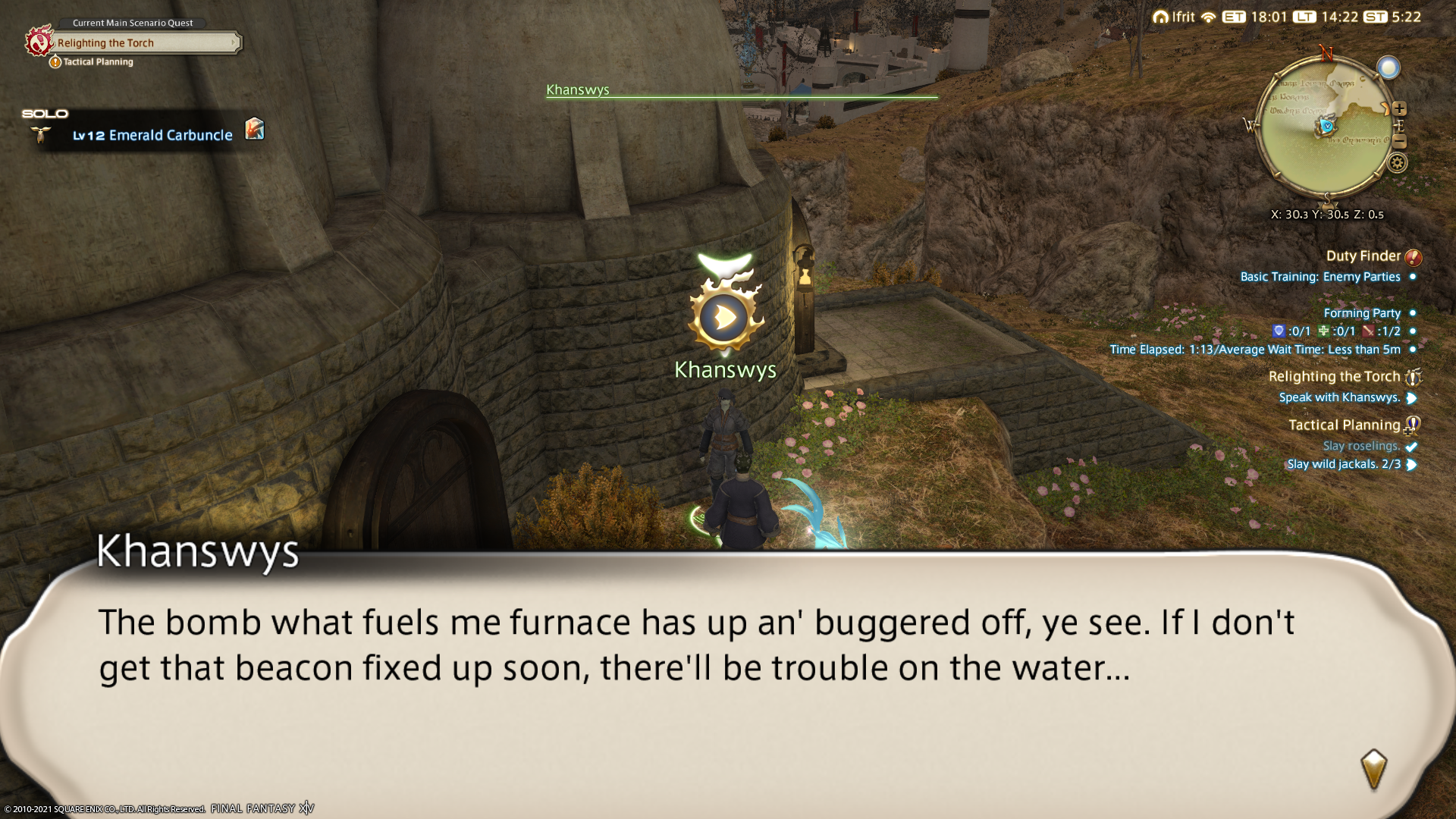Image resolution: width=1456 pixels, height=819 pixels.
Task: Zoom in the minimap with the plus button
Action: pyautogui.click(x=1399, y=108)
